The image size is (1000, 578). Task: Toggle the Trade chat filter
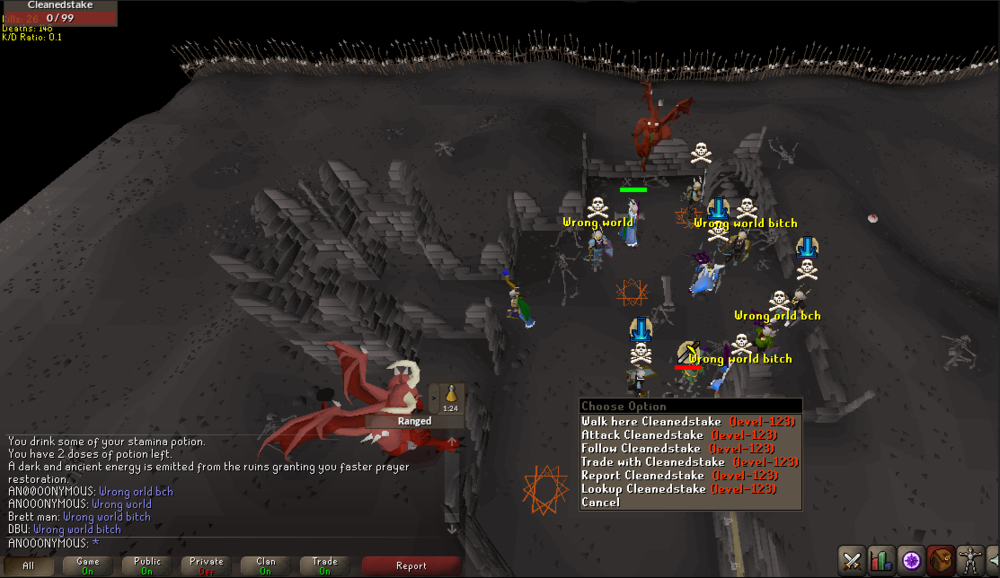324,566
